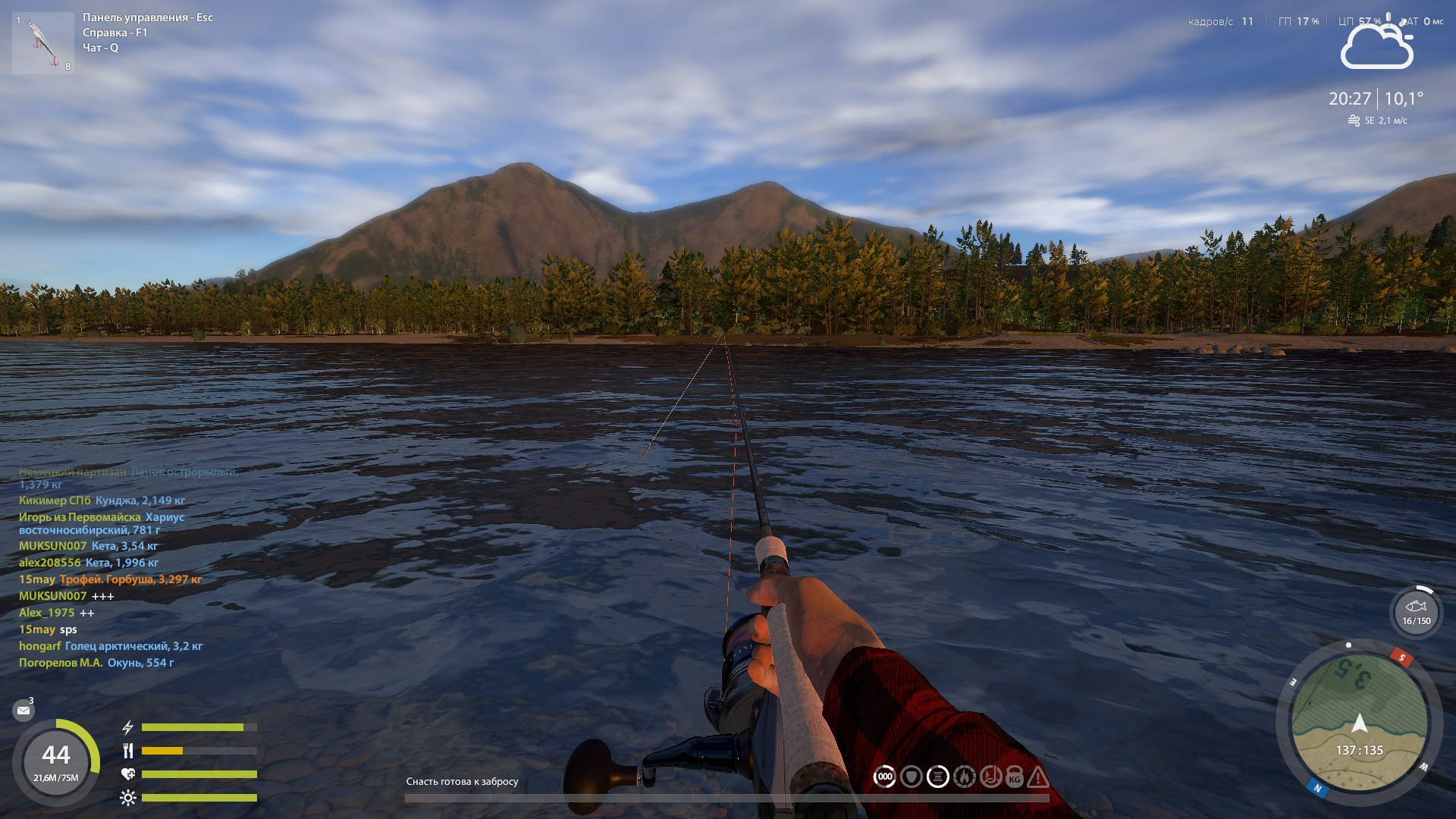The height and width of the screenshot is (819, 1456).
Task: Select the lure in tackle slot 1
Action: [x=43, y=43]
